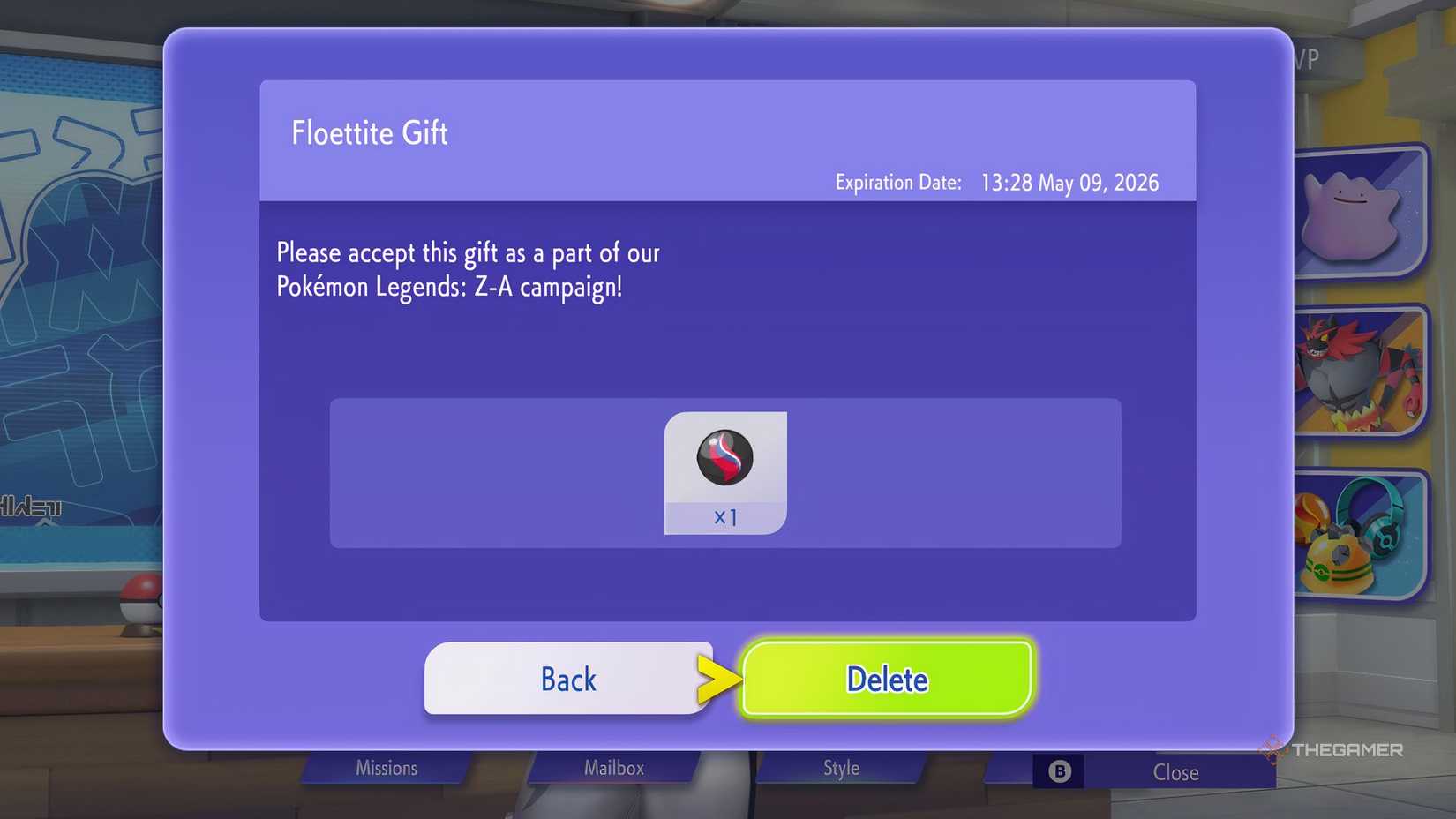This screenshot has height=819, width=1456.
Task: Open the Mailbox tab
Action: point(614,768)
